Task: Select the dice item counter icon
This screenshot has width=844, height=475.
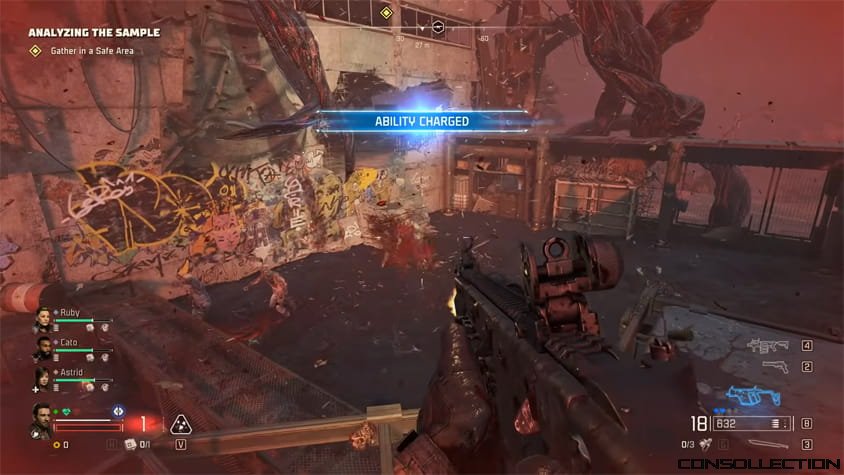Action: coord(129,444)
